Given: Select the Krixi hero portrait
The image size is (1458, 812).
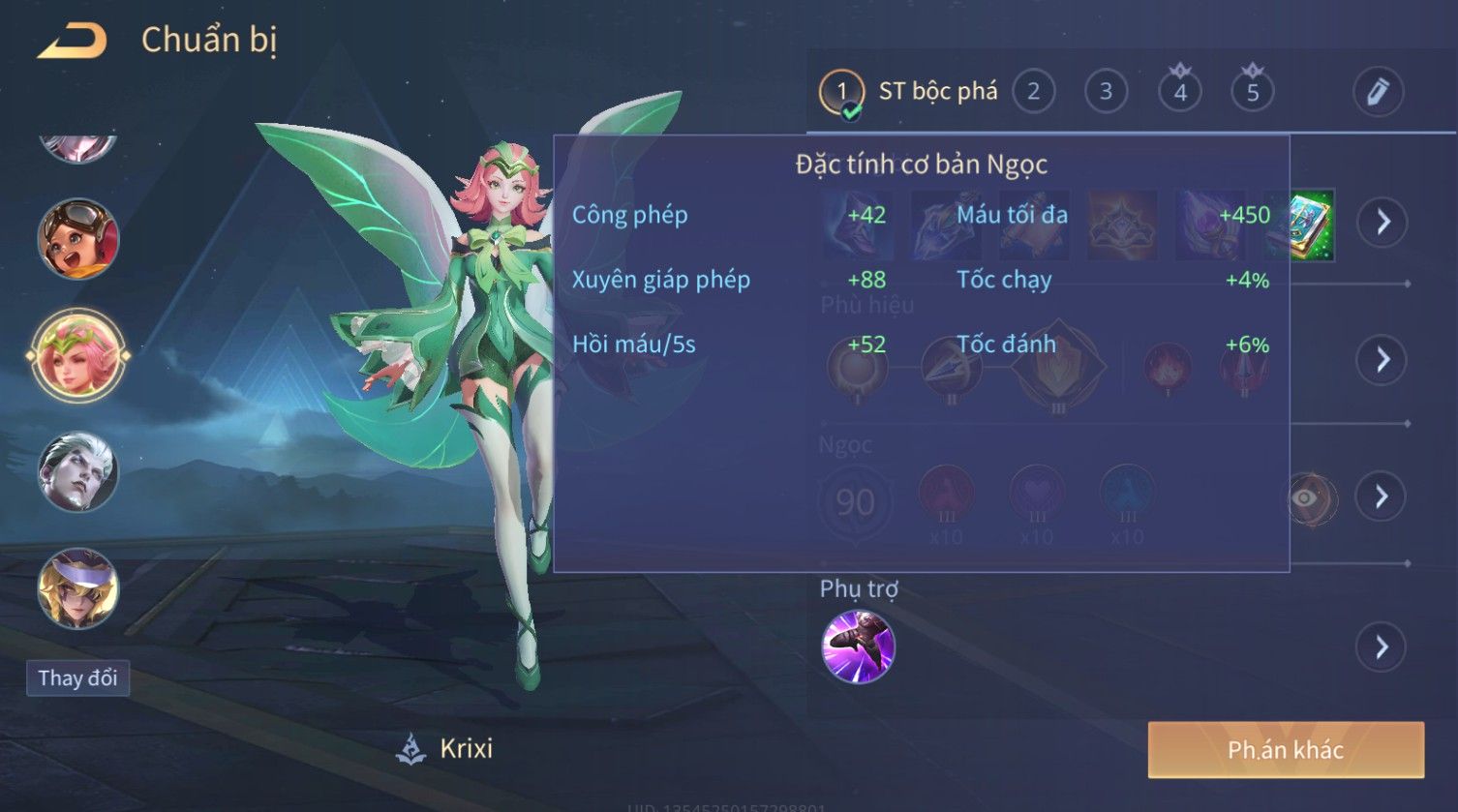Looking at the screenshot, I should pos(77,354).
